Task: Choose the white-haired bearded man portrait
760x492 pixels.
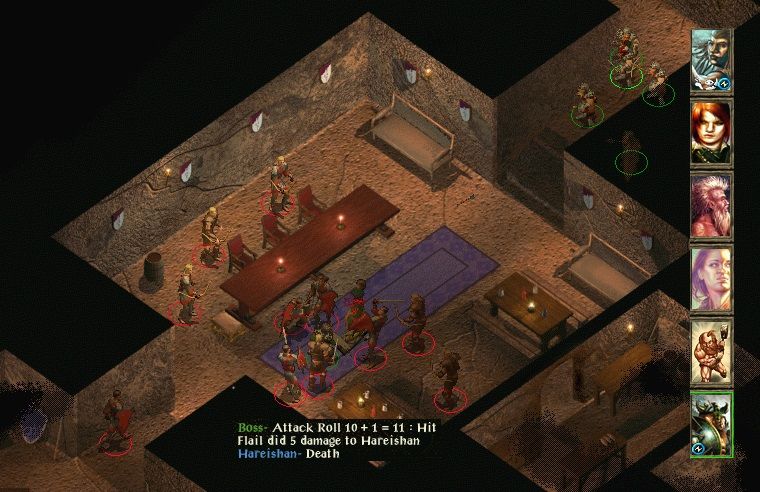Action: coord(711,205)
